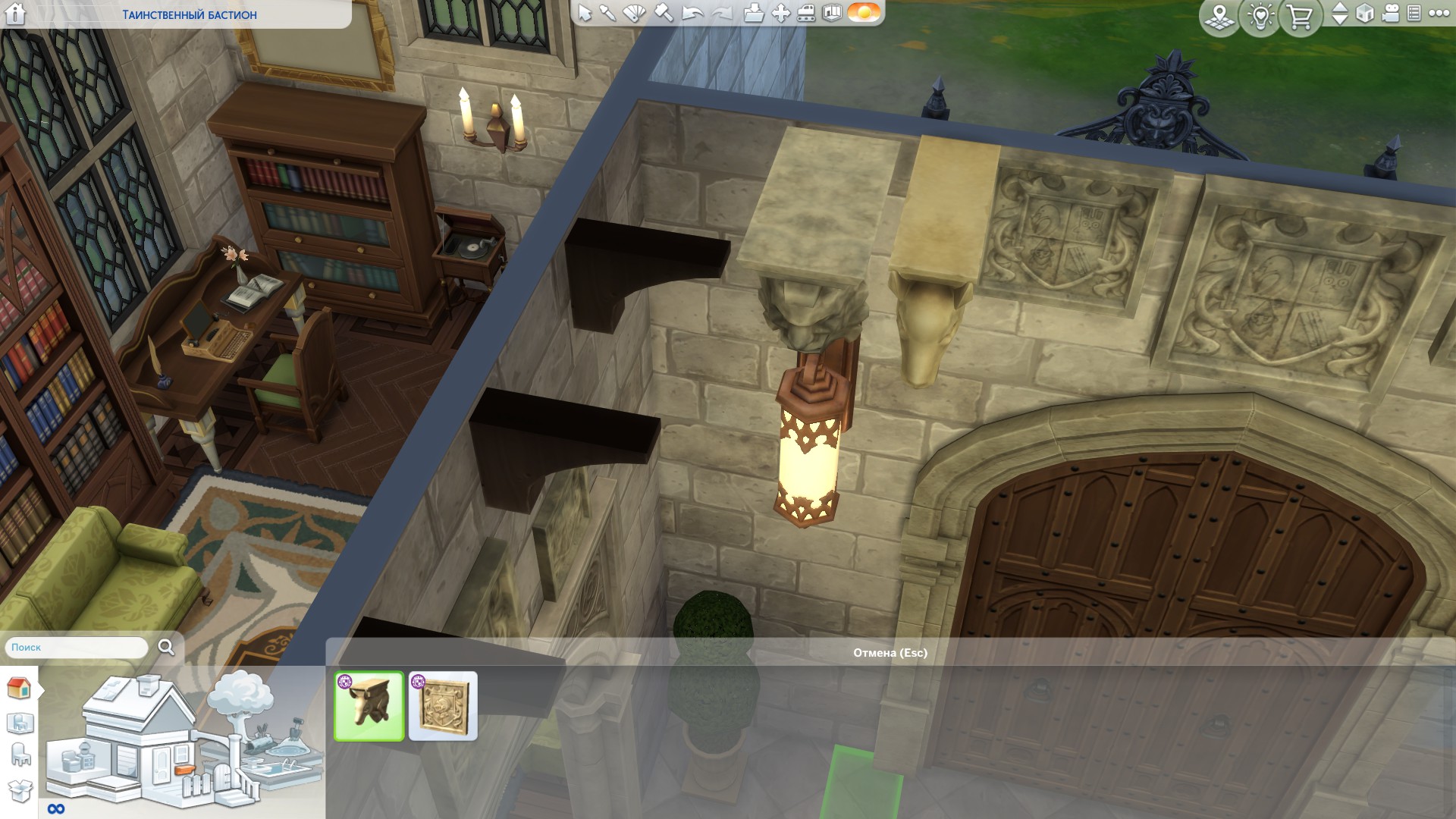The height and width of the screenshot is (819, 1456).
Task: Open the three-dots options menu
Action: [1439, 14]
